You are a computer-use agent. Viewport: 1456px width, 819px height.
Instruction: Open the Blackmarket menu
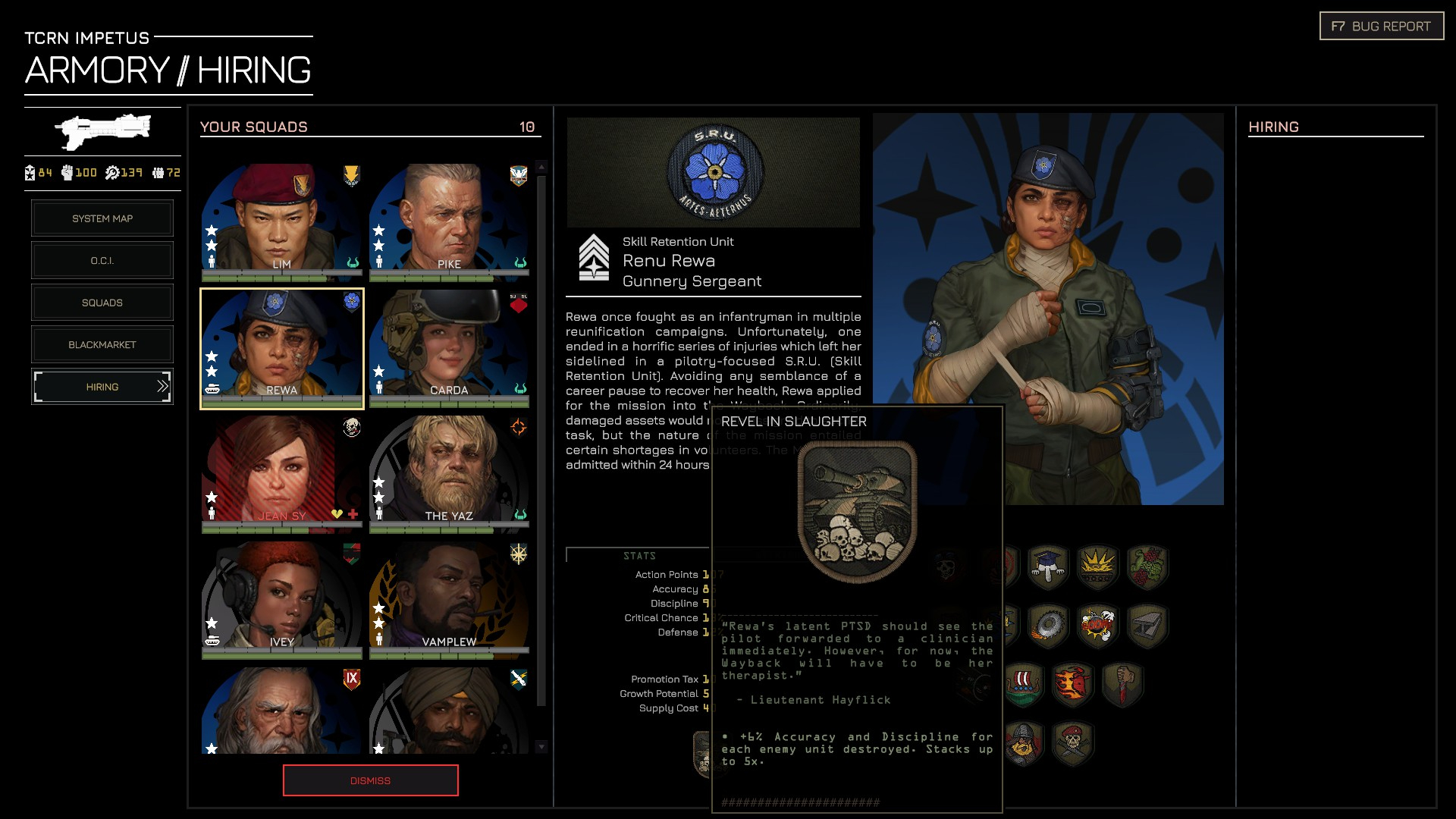click(102, 345)
